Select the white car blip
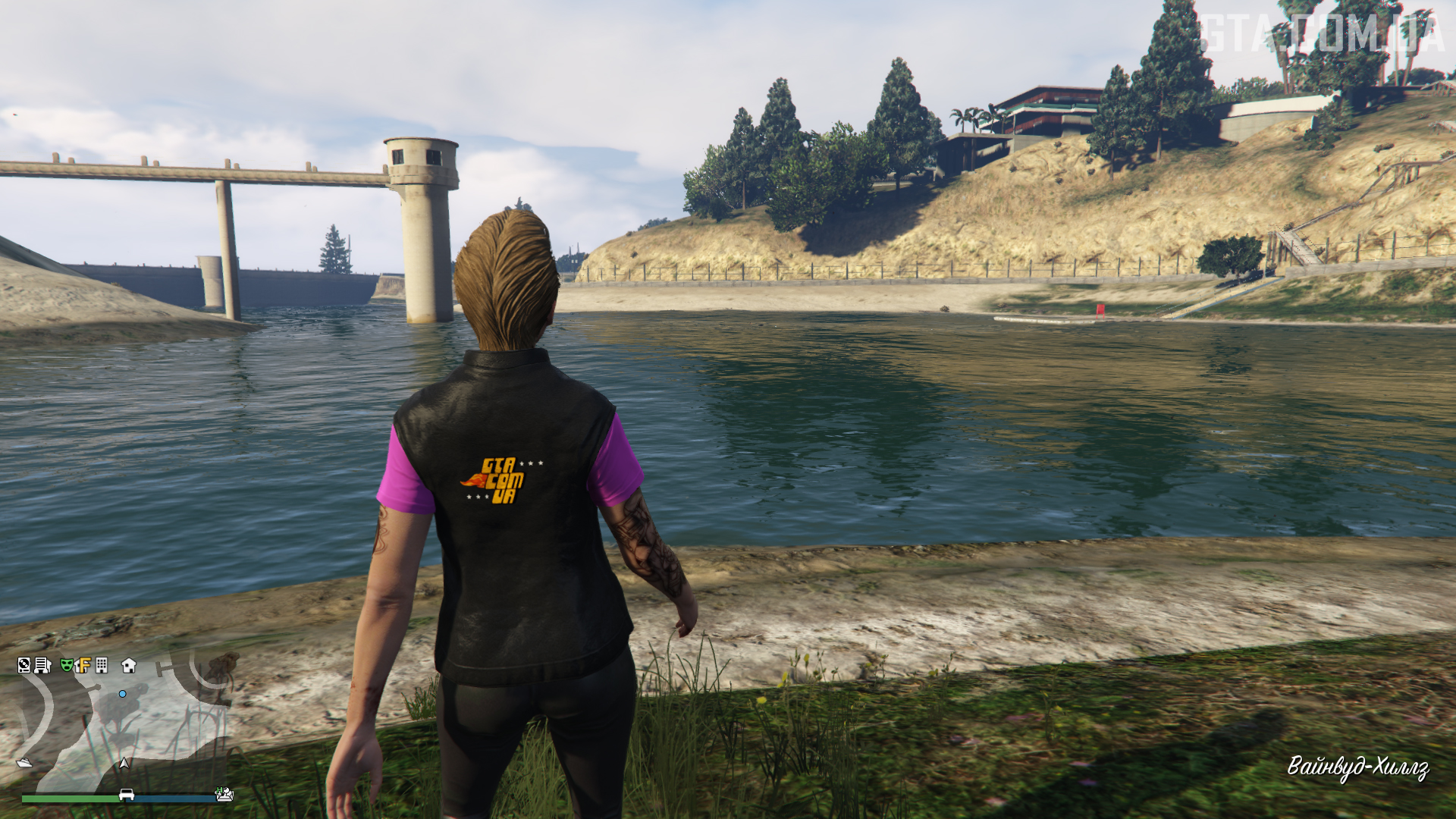This screenshot has width=1456, height=819. tap(127, 795)
